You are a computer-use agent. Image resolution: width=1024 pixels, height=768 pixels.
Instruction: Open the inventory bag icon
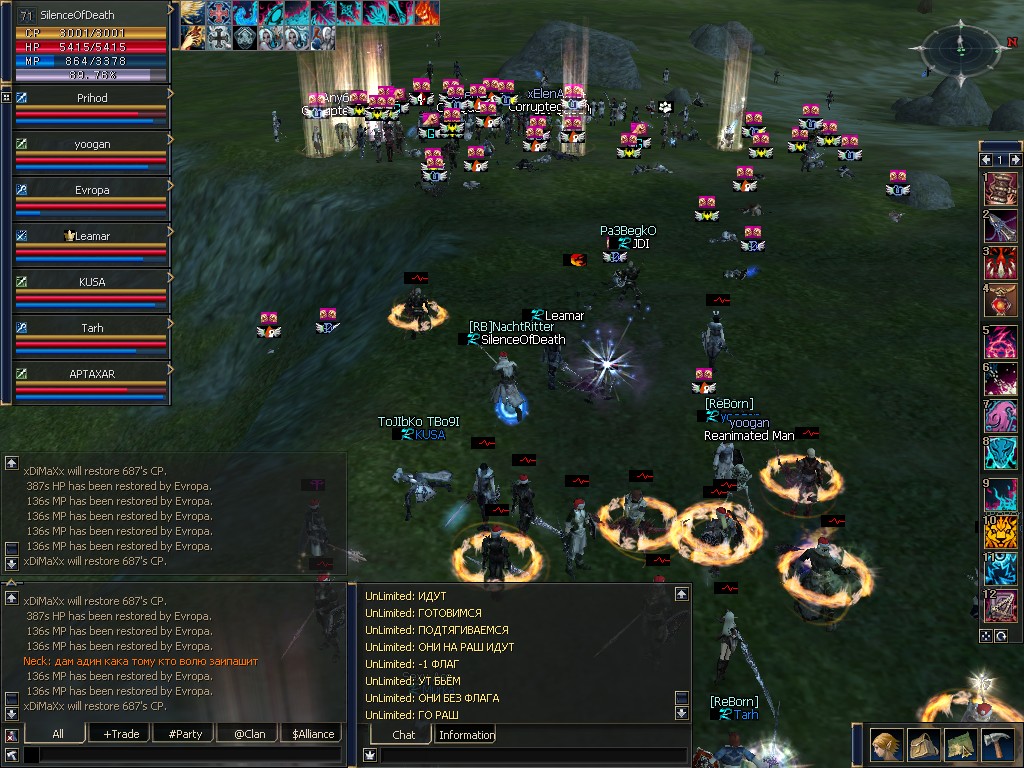923,745
